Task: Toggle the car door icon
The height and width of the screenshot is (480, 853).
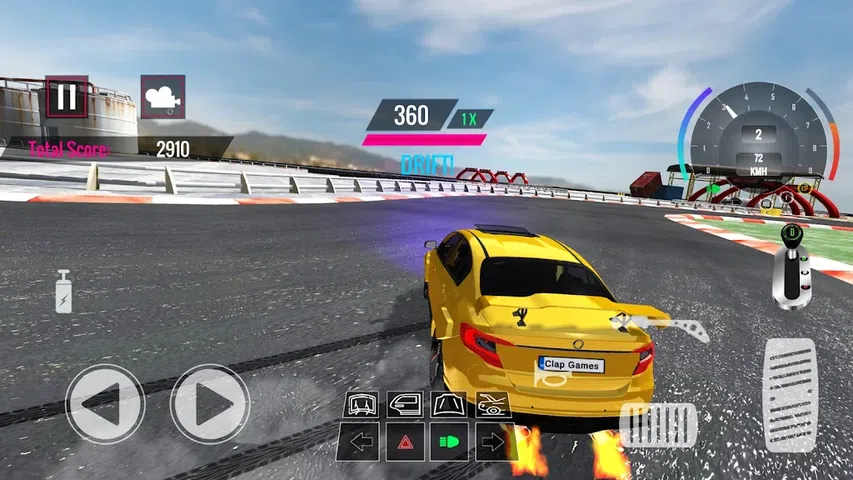Action: 403,404
